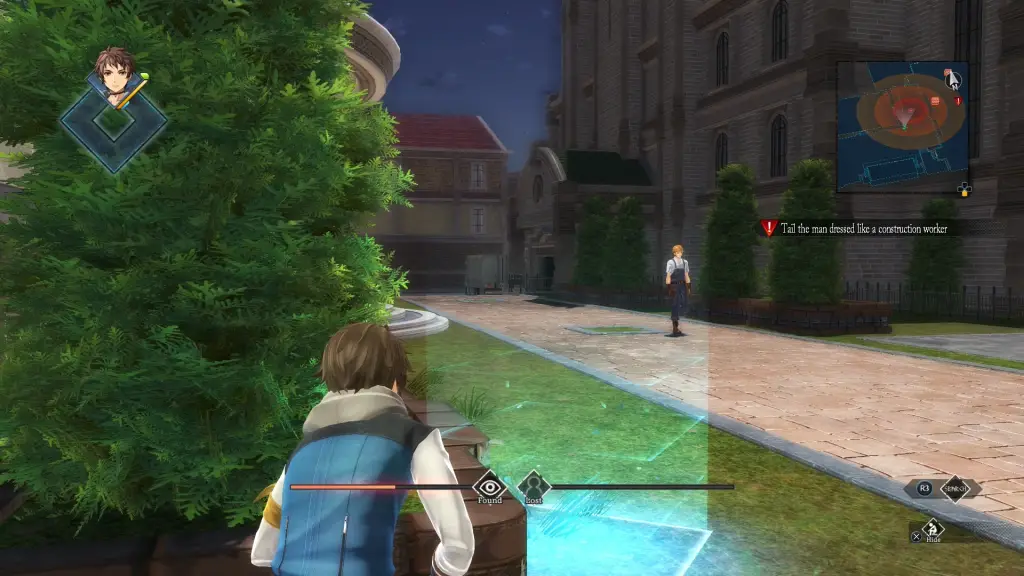
Task: Activate the Hide action icon
Action: click(x=933, y=529)
